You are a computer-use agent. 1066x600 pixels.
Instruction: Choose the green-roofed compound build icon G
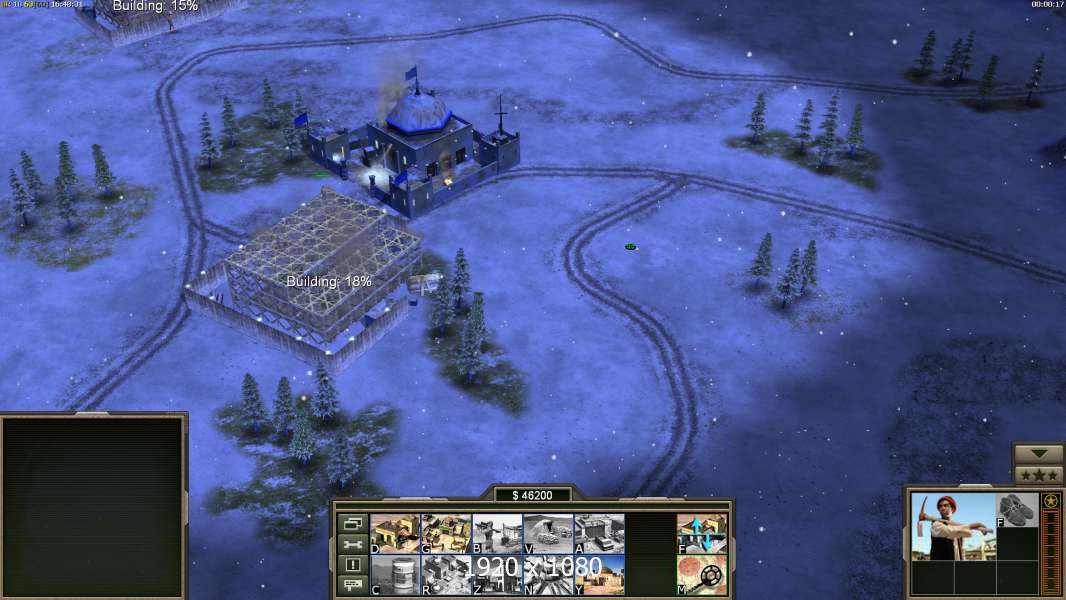tap(446, 533)
